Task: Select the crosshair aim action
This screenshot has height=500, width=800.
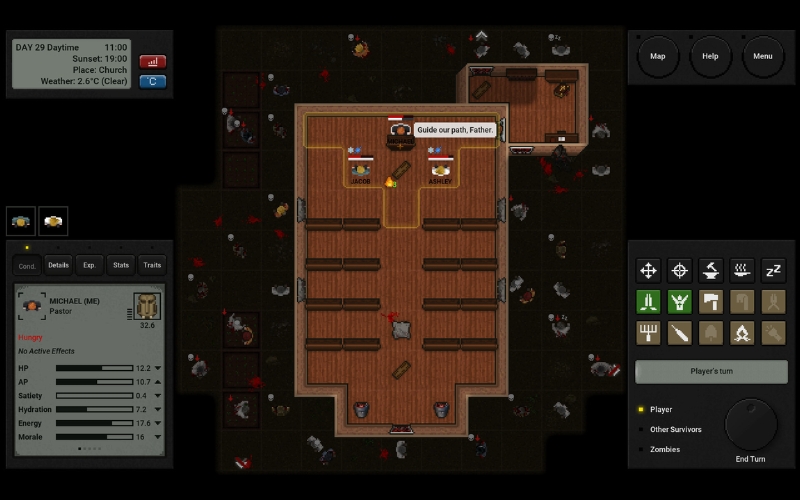Action: click(680, 270)
